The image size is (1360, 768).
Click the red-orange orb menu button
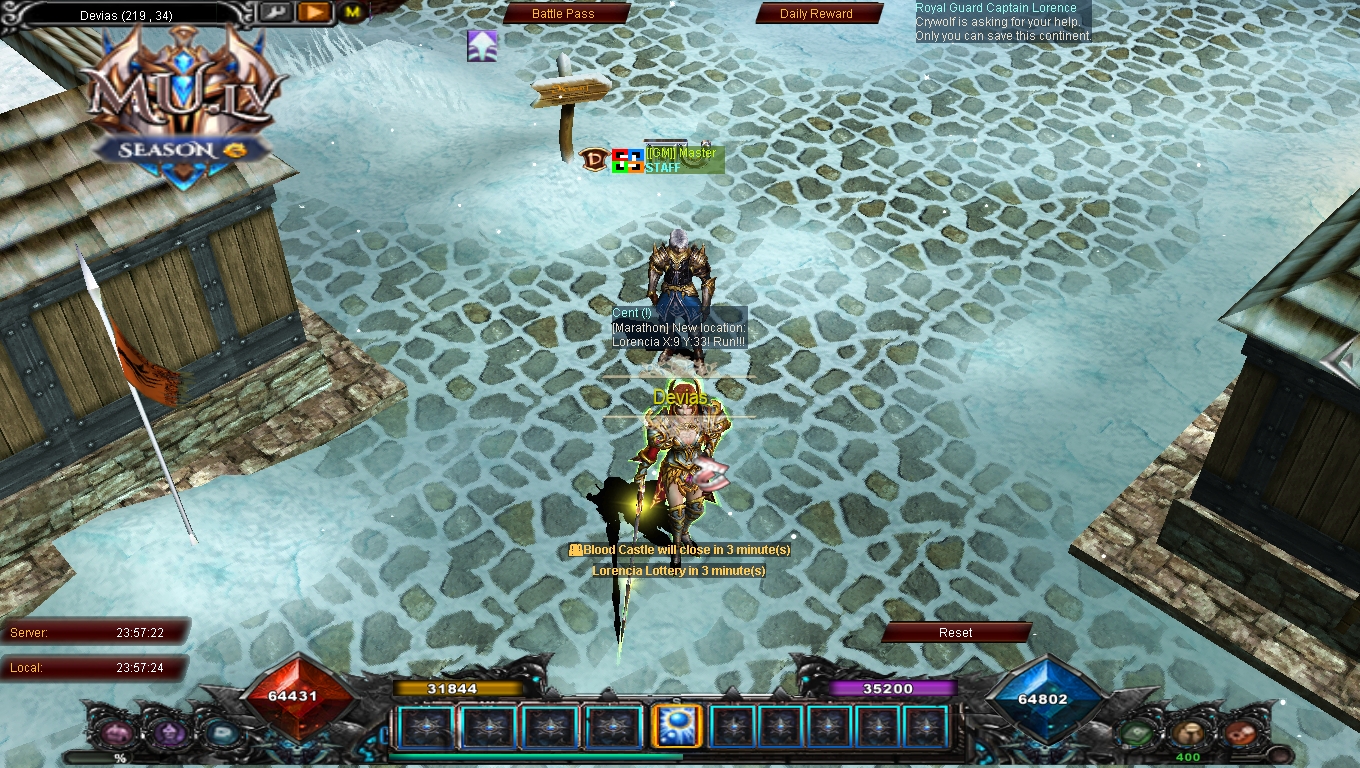click(x=1240, y=733)
